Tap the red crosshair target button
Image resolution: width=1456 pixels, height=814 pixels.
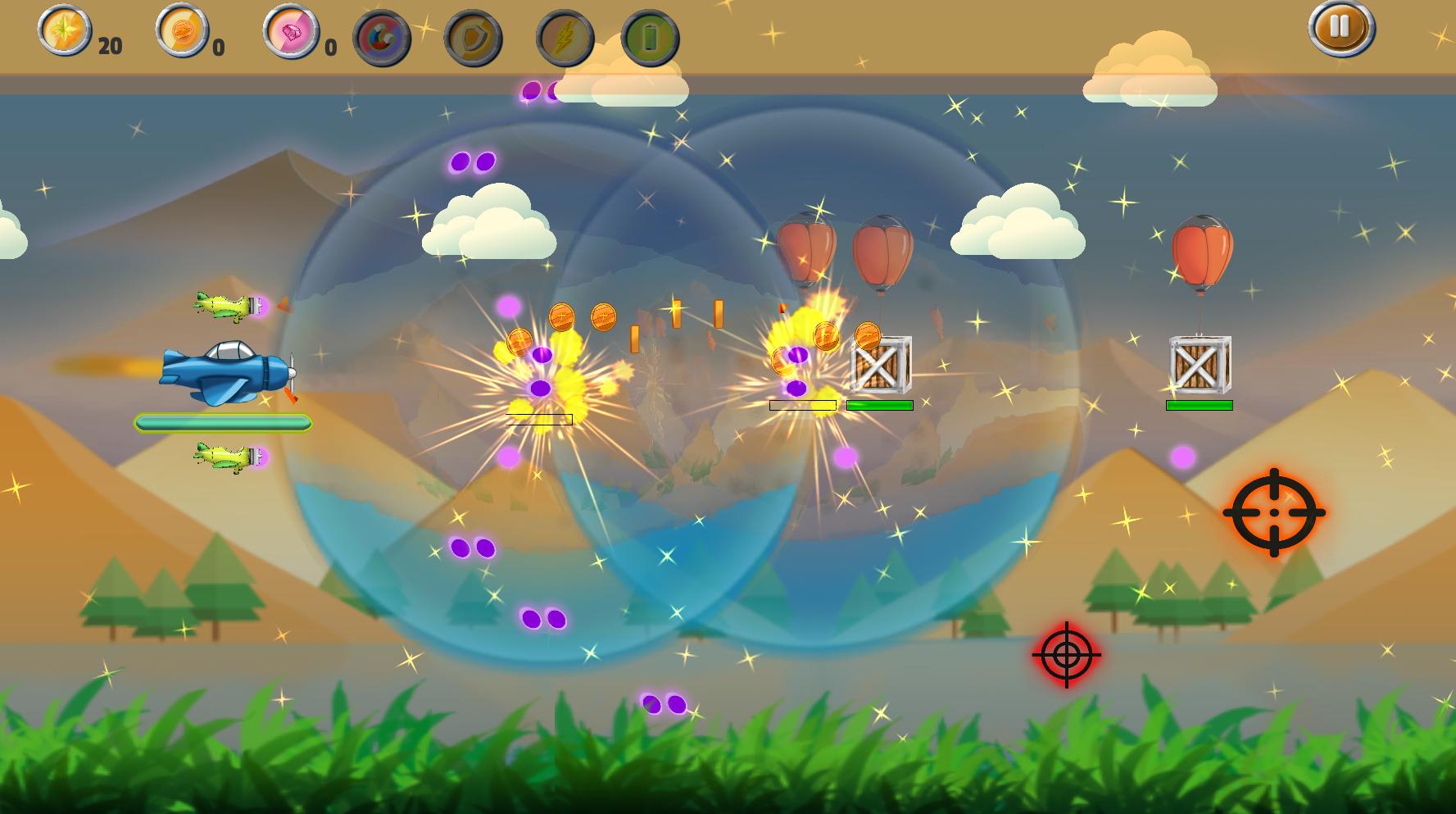[x=1066, y=654]
